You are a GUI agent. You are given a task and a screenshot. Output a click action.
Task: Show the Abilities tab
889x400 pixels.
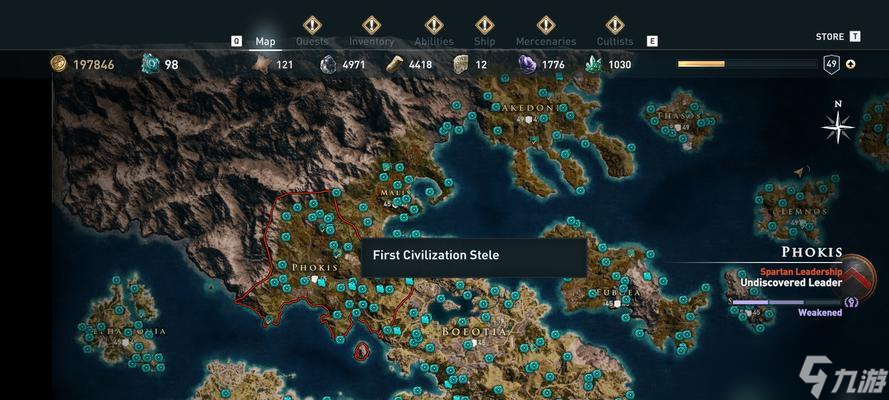point(433,41)
